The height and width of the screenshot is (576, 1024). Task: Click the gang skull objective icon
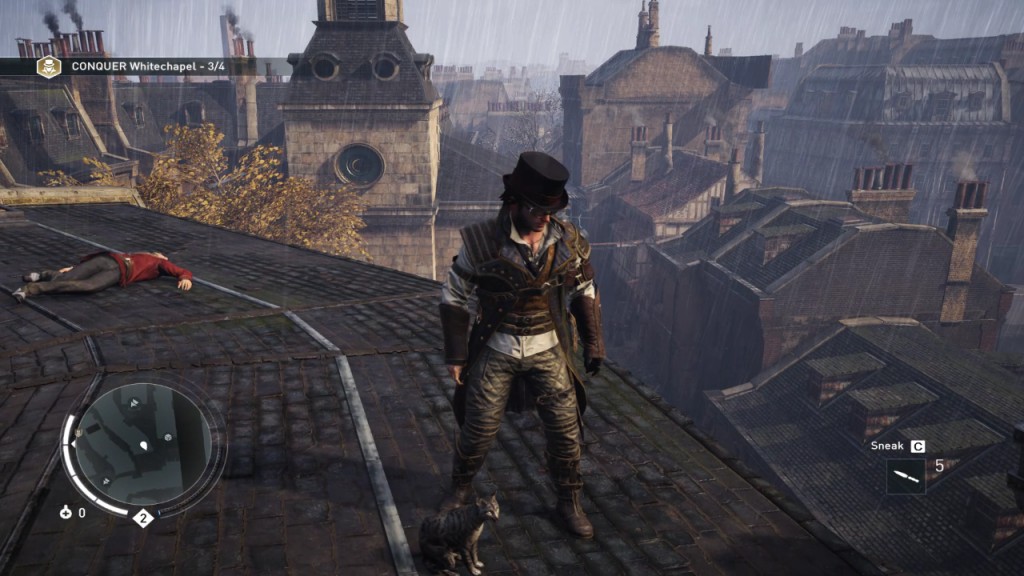[x=48, y=67]
